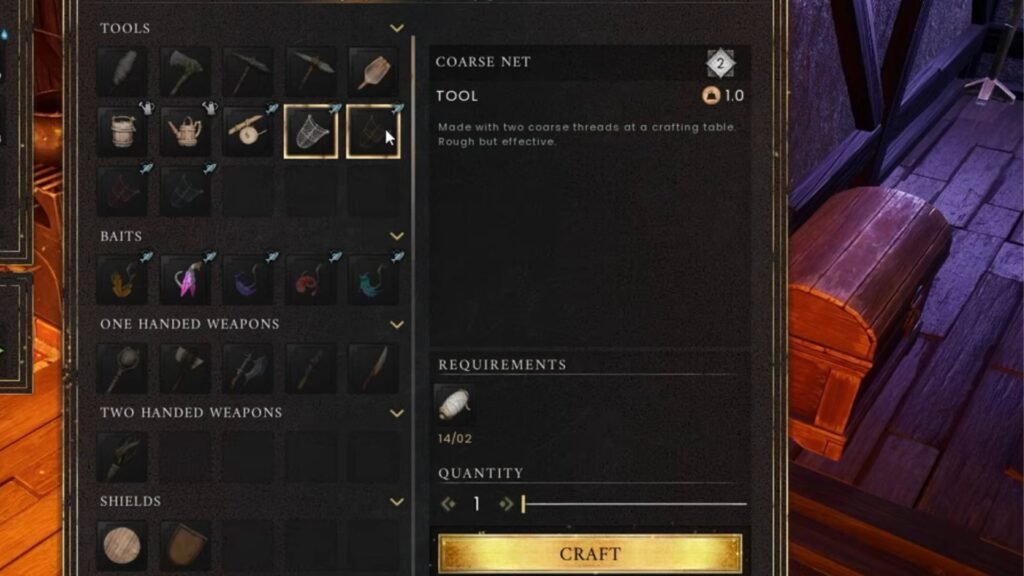The height and width of the screenshot is (576, 1024).
Task: Increase the craft quantity by one
Action: (506, 505)
